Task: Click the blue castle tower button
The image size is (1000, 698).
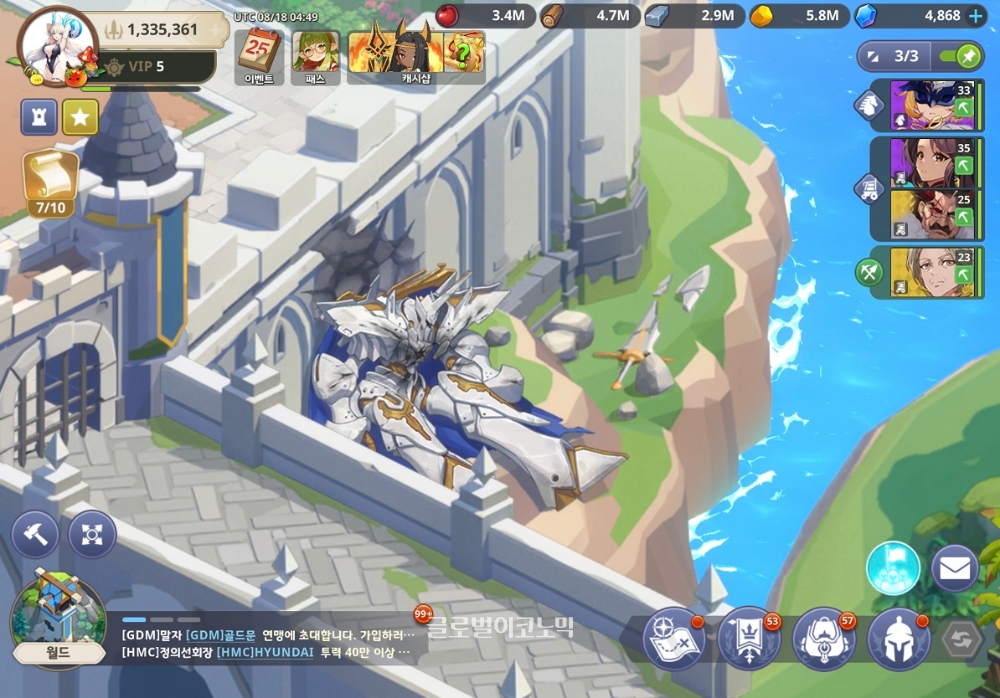Action: (39, 117)
